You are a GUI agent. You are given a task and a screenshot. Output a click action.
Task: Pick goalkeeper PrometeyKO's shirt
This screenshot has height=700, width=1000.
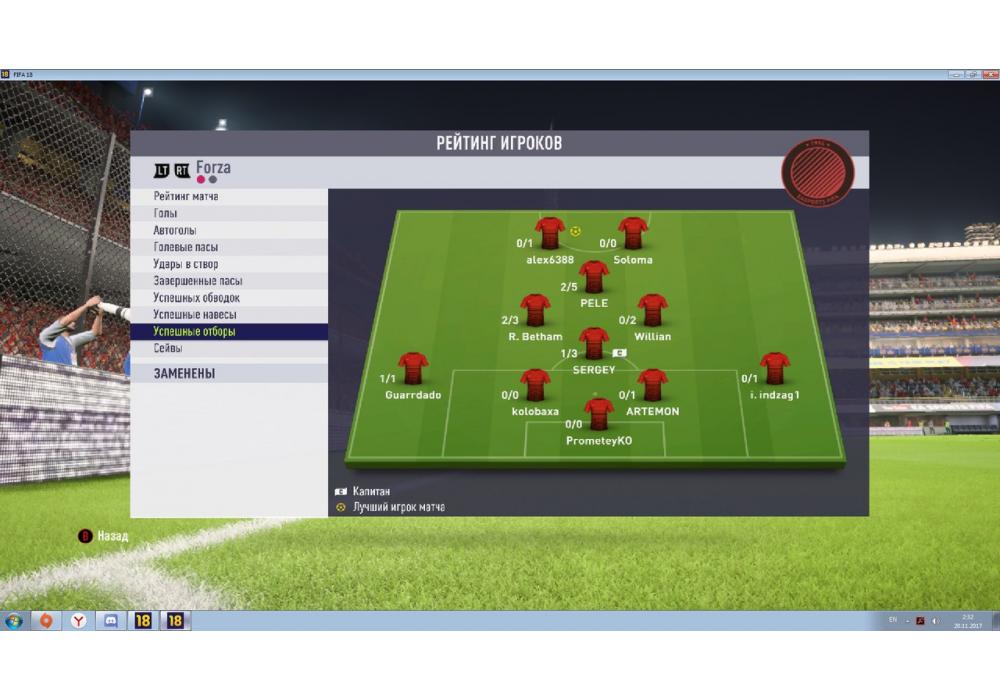(599, 413)
